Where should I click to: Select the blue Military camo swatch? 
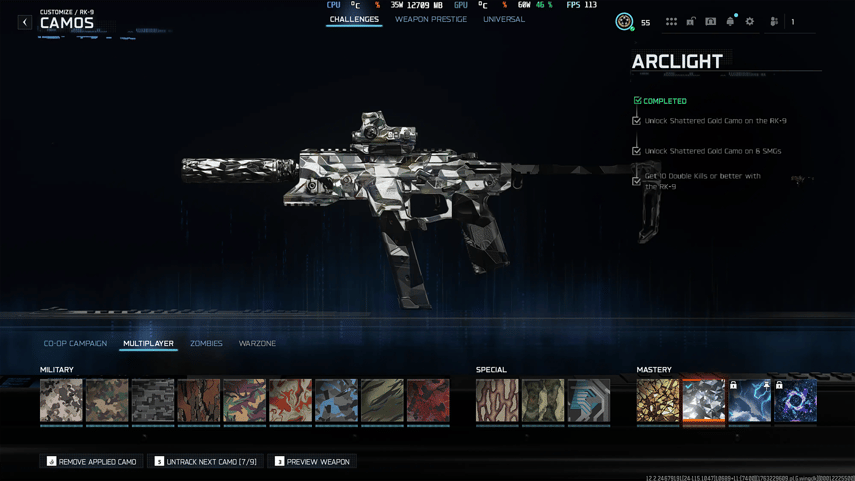[336, 400]
